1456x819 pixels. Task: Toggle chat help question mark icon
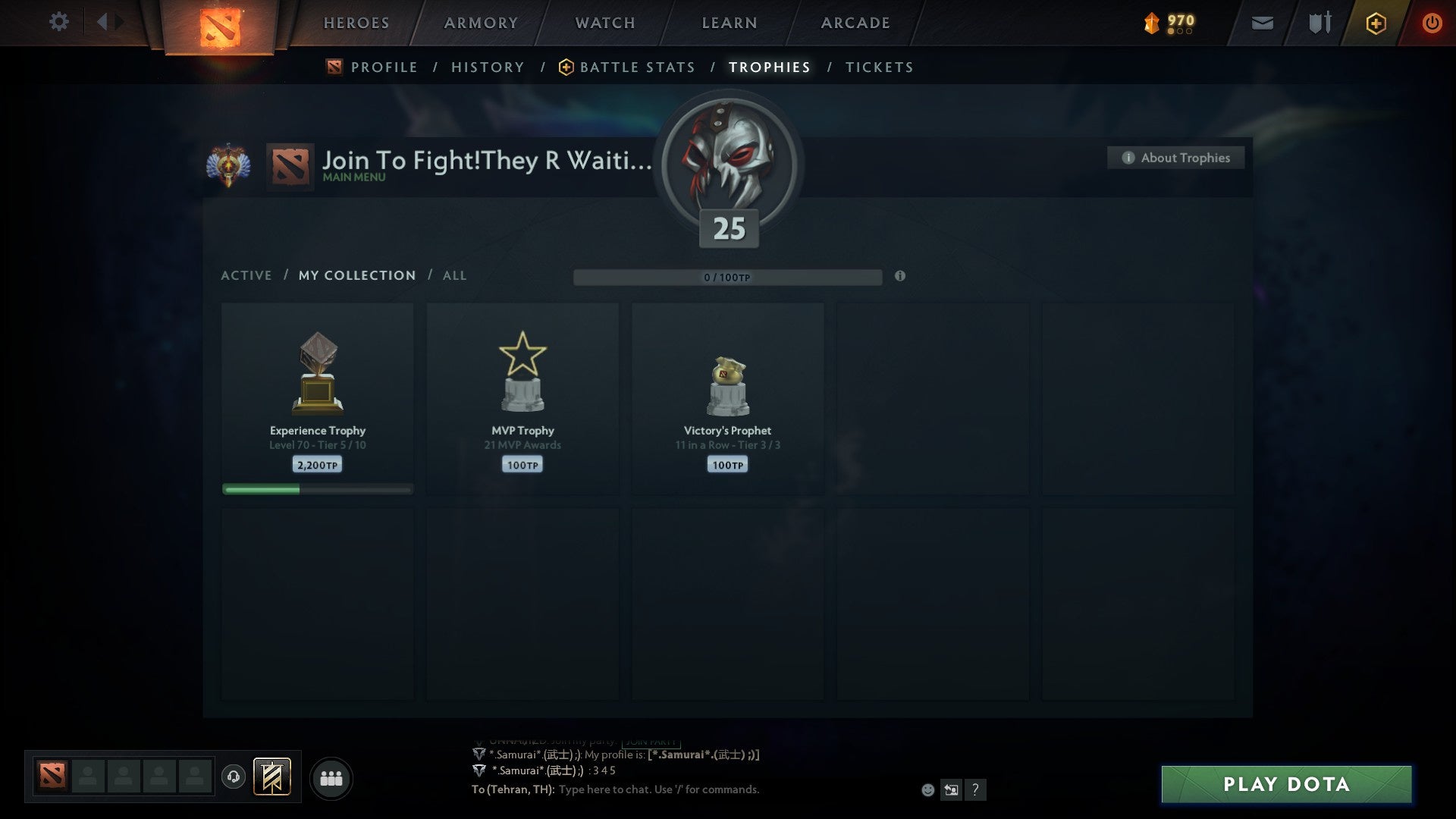tap(974, 790)
